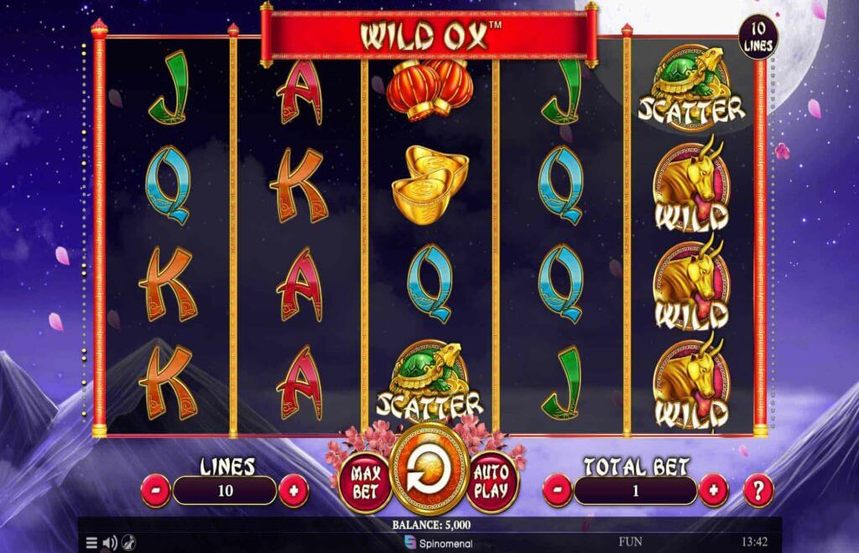Screen dimensions: 859x553
Task: Lower the total bet
Action: click(x=558, y=491)
